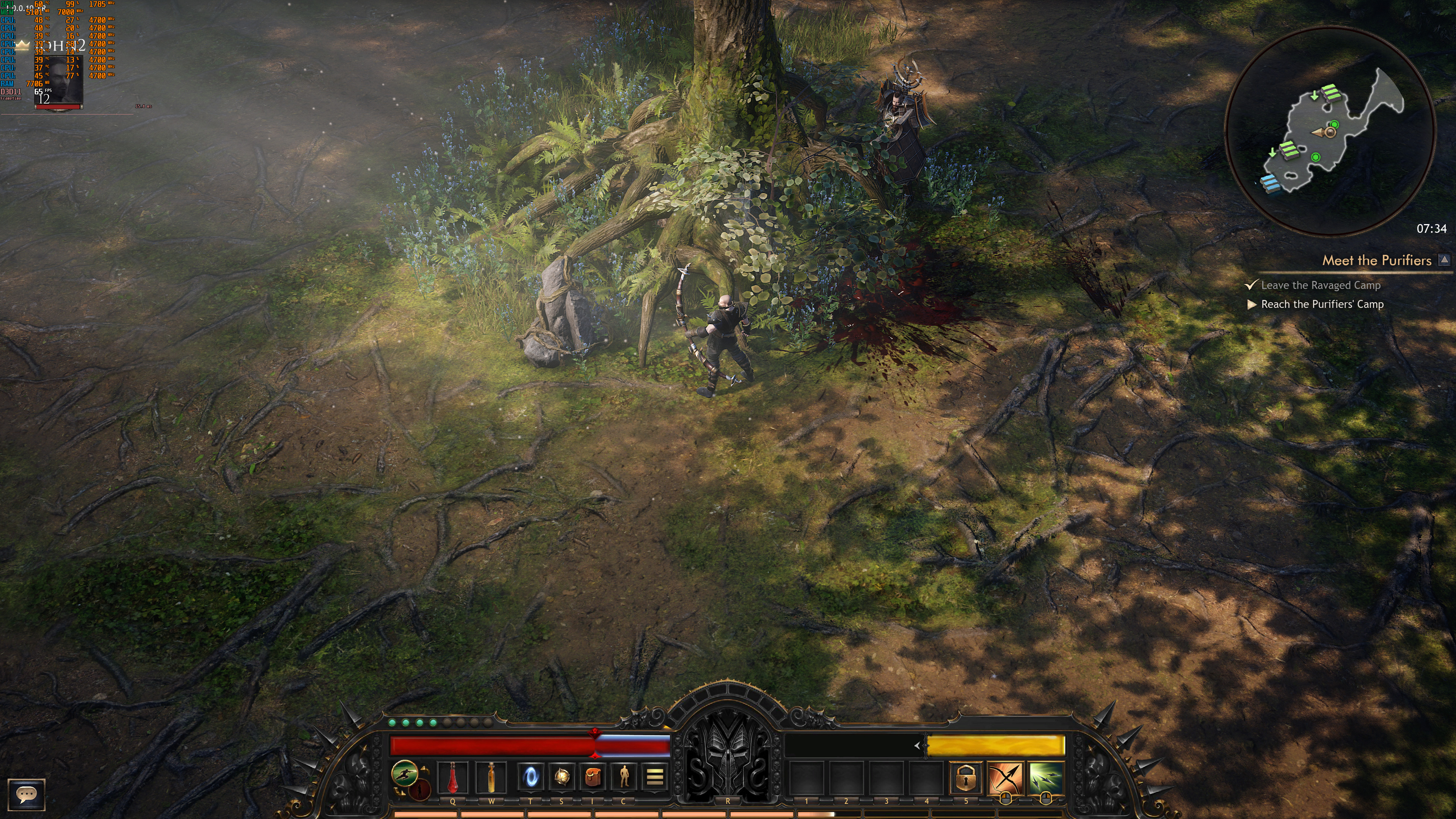
Task: Activate the bow and arrow attack skill
Action: coord(1005,778)
